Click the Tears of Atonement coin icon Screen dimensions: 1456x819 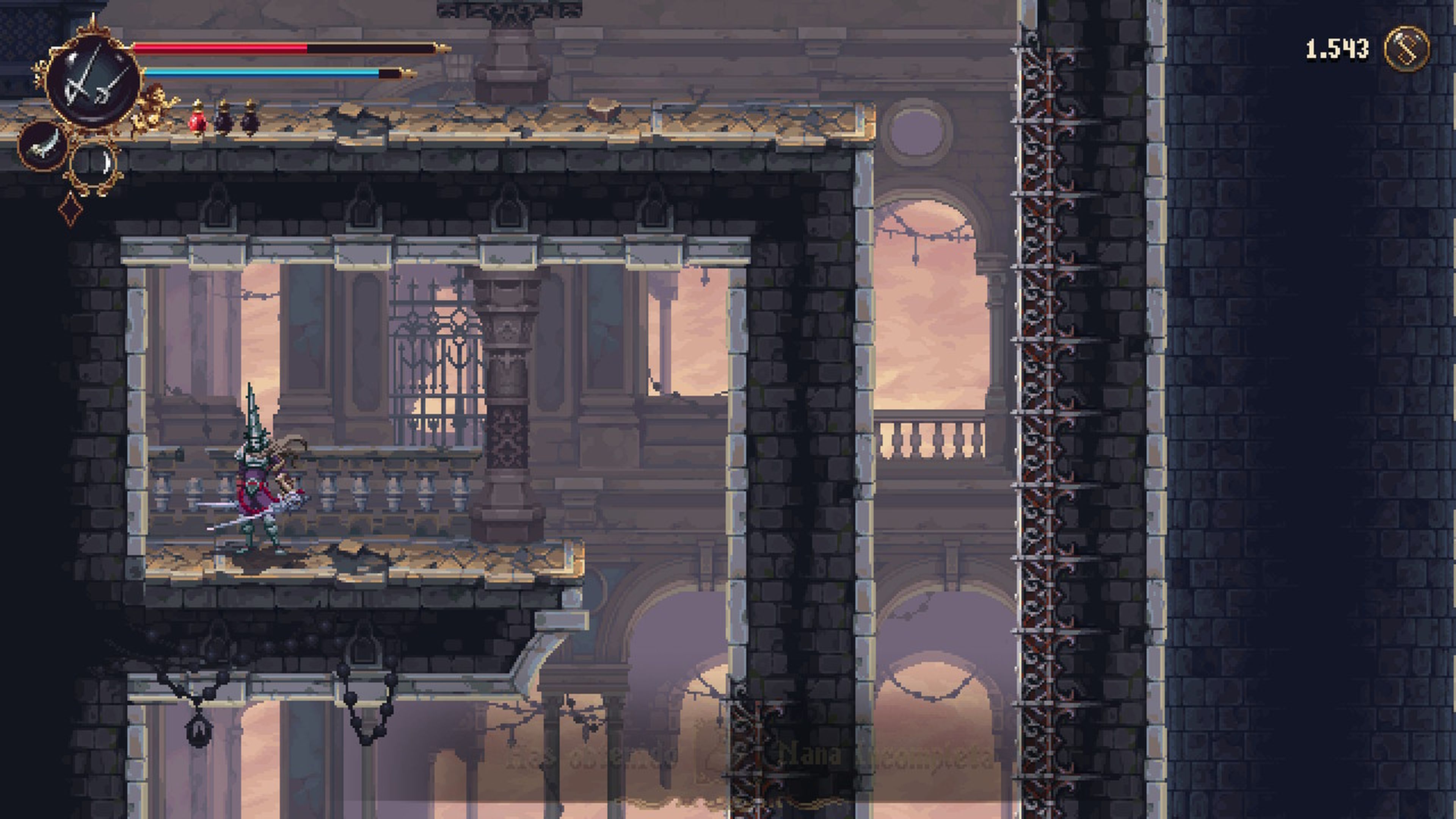1407,50
